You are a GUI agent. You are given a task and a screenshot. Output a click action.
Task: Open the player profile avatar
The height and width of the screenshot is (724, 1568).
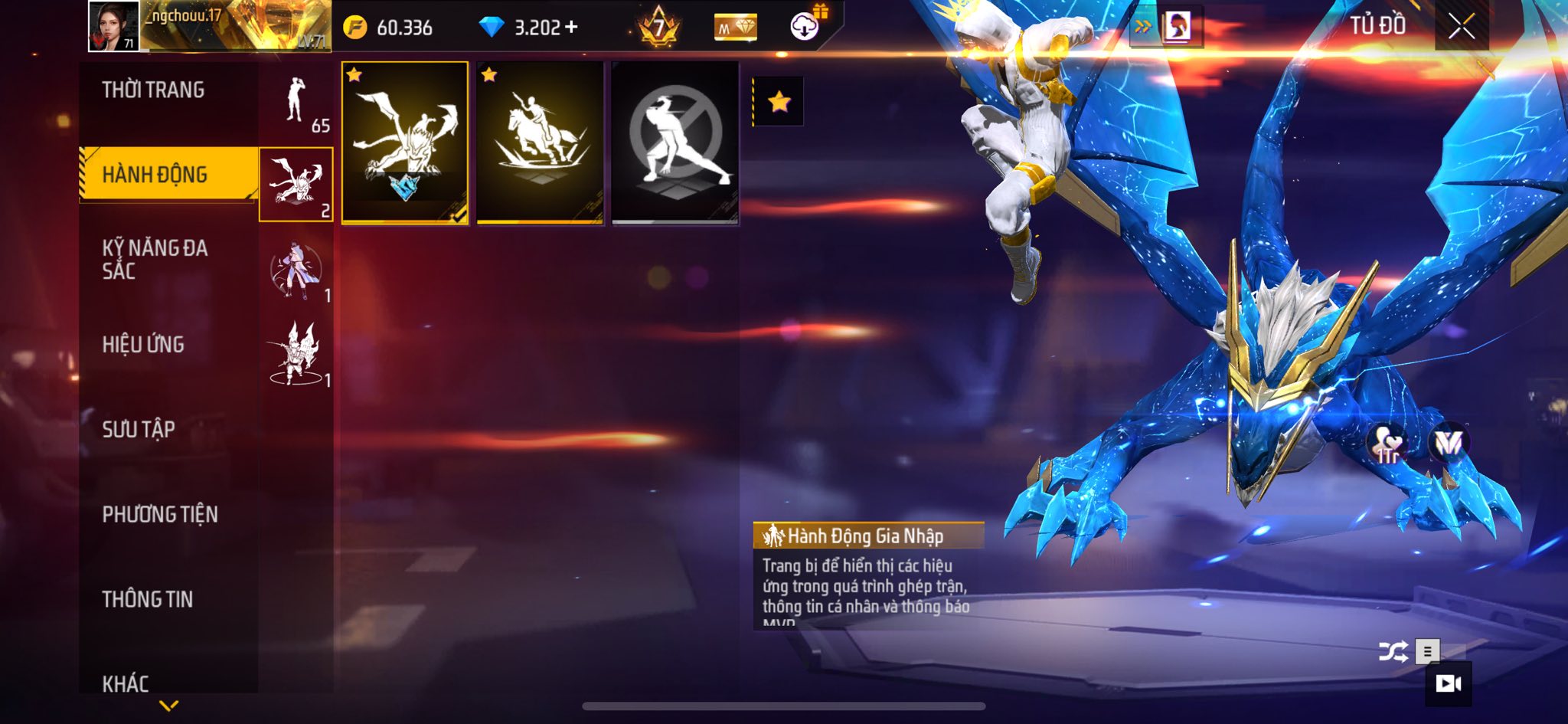pos(114,27)
